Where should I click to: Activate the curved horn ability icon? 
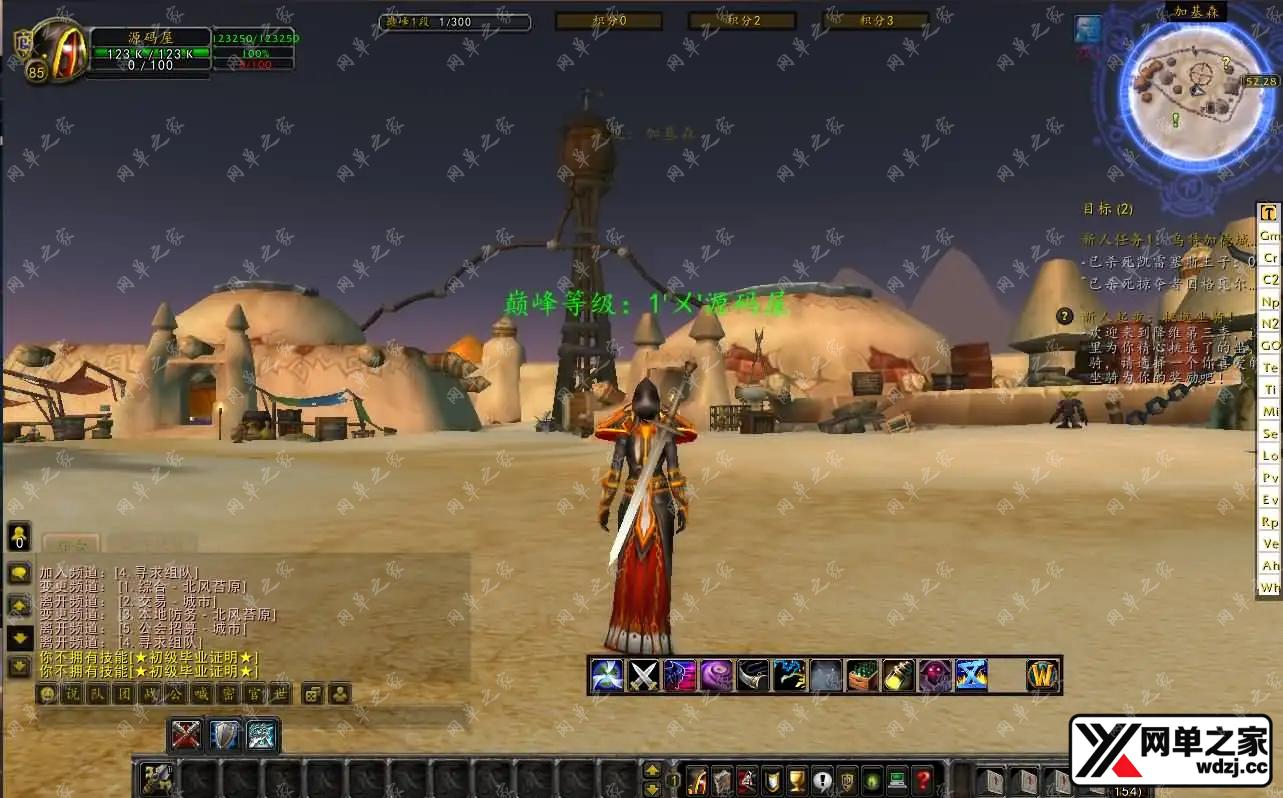tap(753, 676)
